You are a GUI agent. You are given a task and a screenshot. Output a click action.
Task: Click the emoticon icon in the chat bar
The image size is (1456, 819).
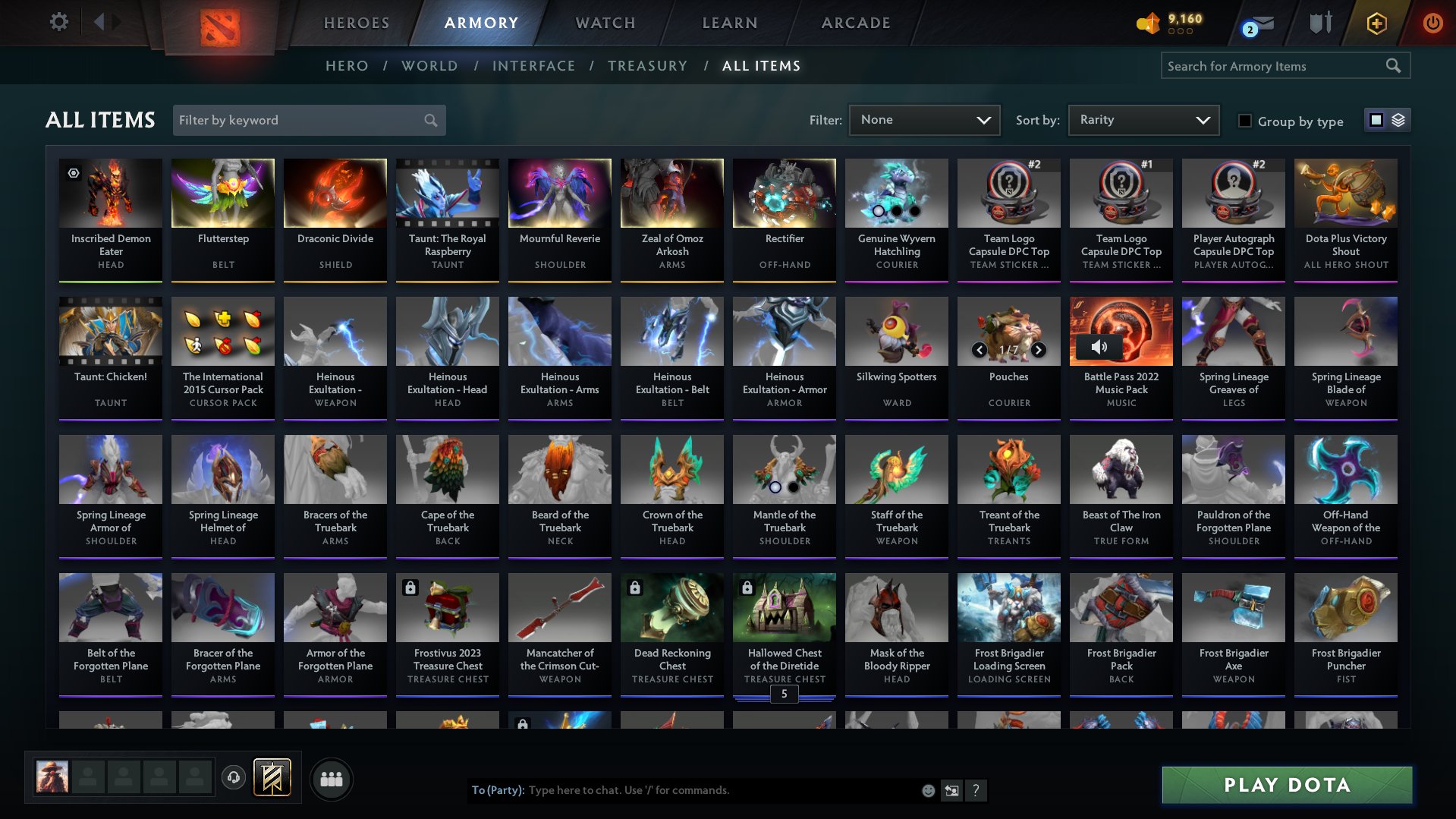pos(927,790)
